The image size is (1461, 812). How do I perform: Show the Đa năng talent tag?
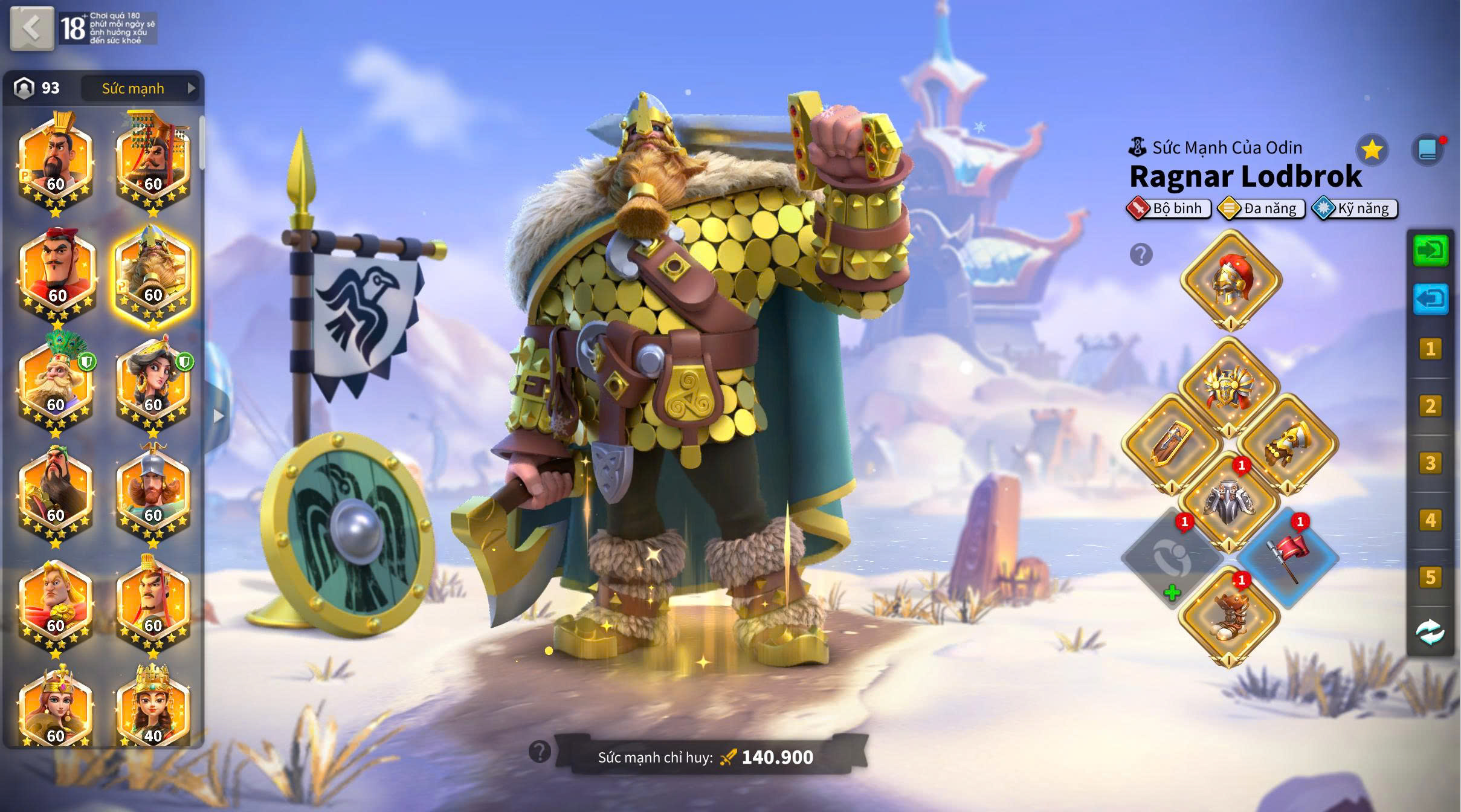[1262, 208]
